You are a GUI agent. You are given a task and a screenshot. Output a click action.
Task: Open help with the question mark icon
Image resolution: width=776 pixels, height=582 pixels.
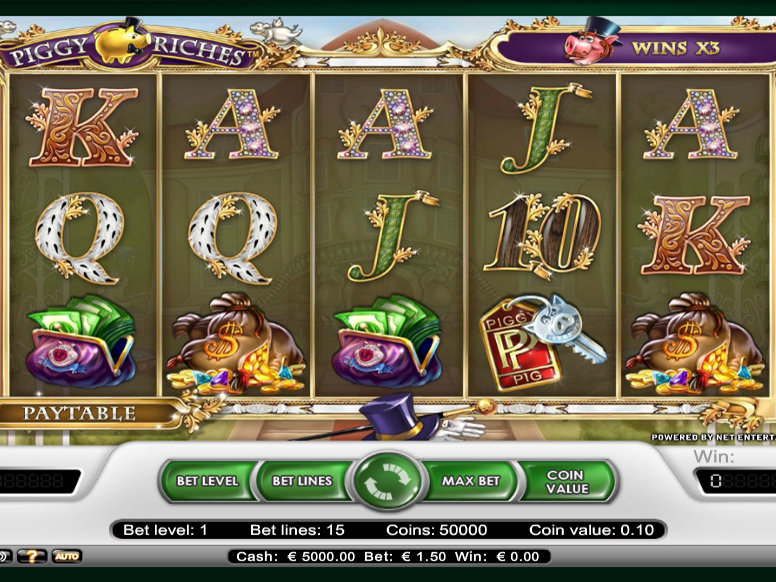pos(31,556)
